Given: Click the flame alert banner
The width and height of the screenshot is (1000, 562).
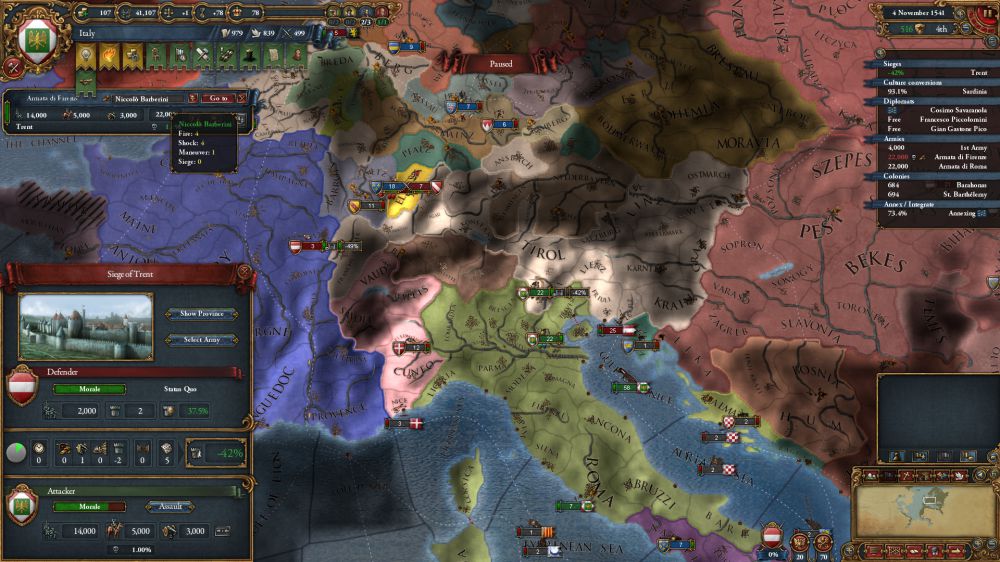Looking at the screenshot, I should [x=108, y=57].
